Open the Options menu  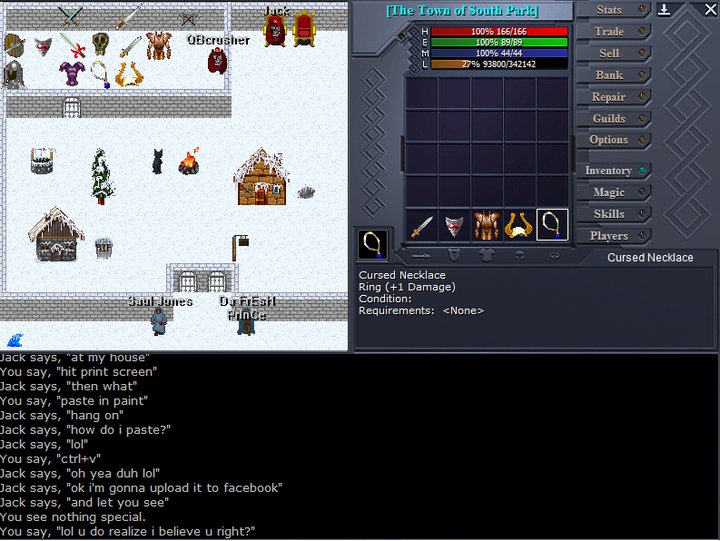click(x=609, y=140)
